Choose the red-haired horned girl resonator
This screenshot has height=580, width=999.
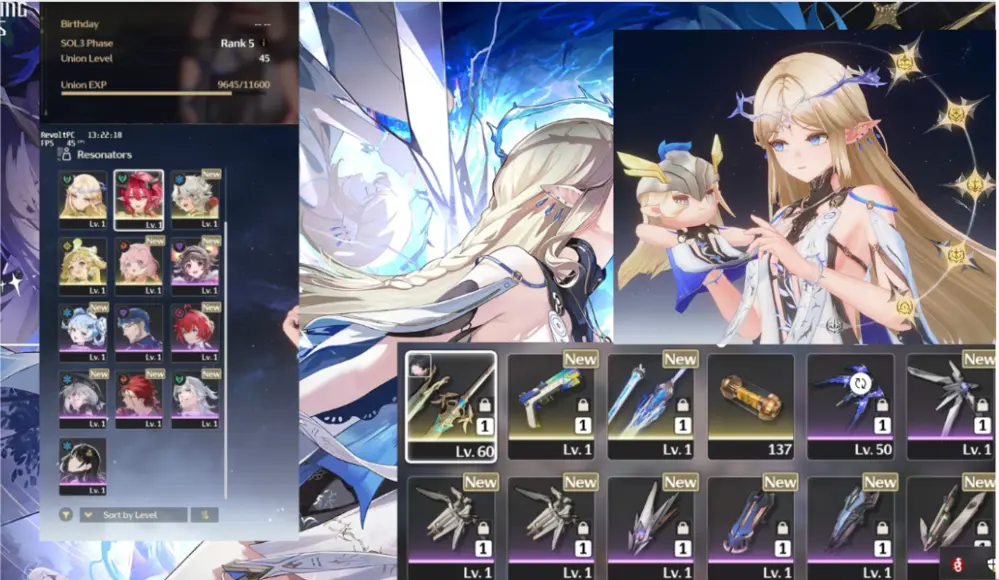[x=139, y=198]
